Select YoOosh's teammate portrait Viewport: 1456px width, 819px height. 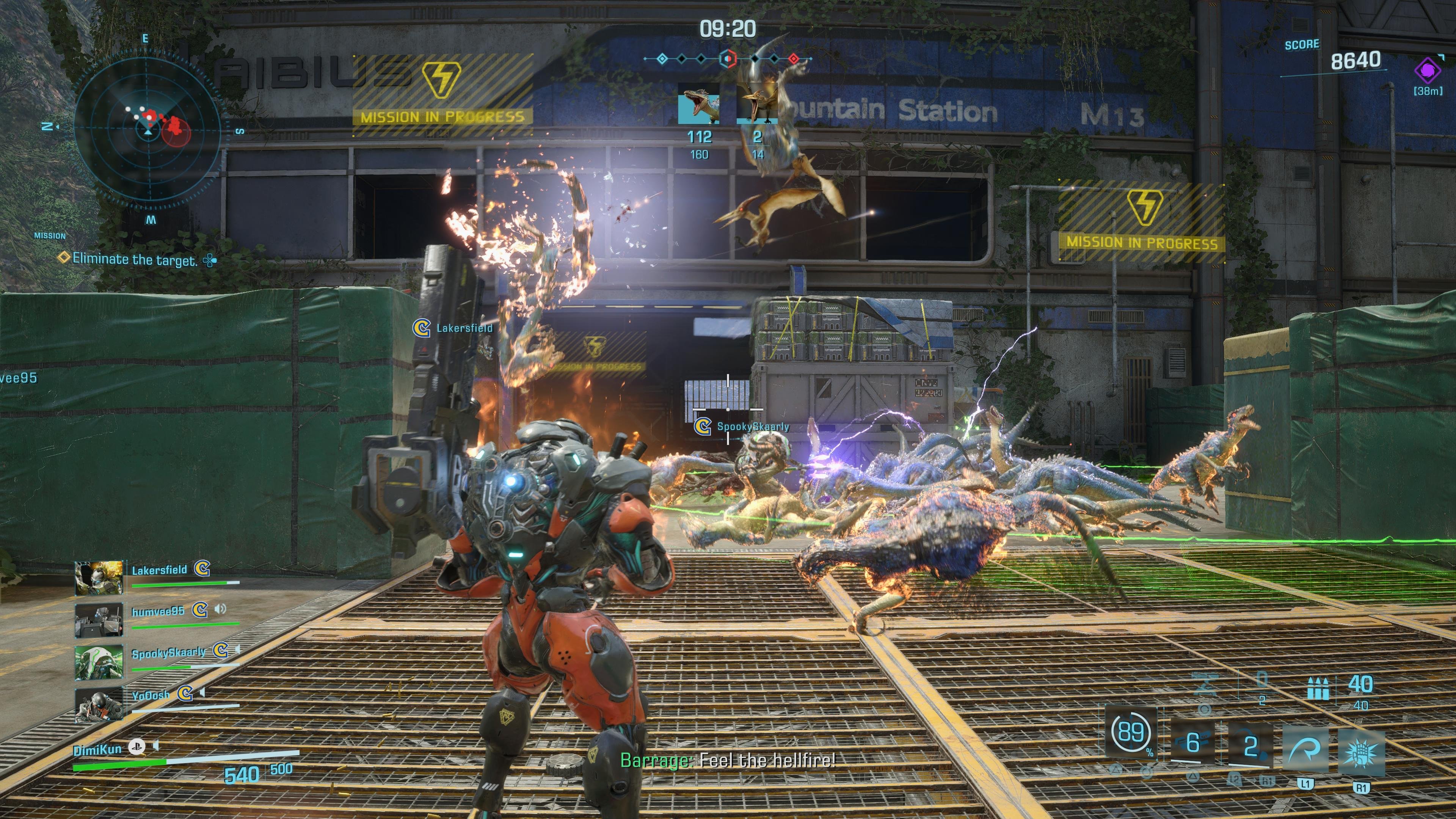point(99,704)
